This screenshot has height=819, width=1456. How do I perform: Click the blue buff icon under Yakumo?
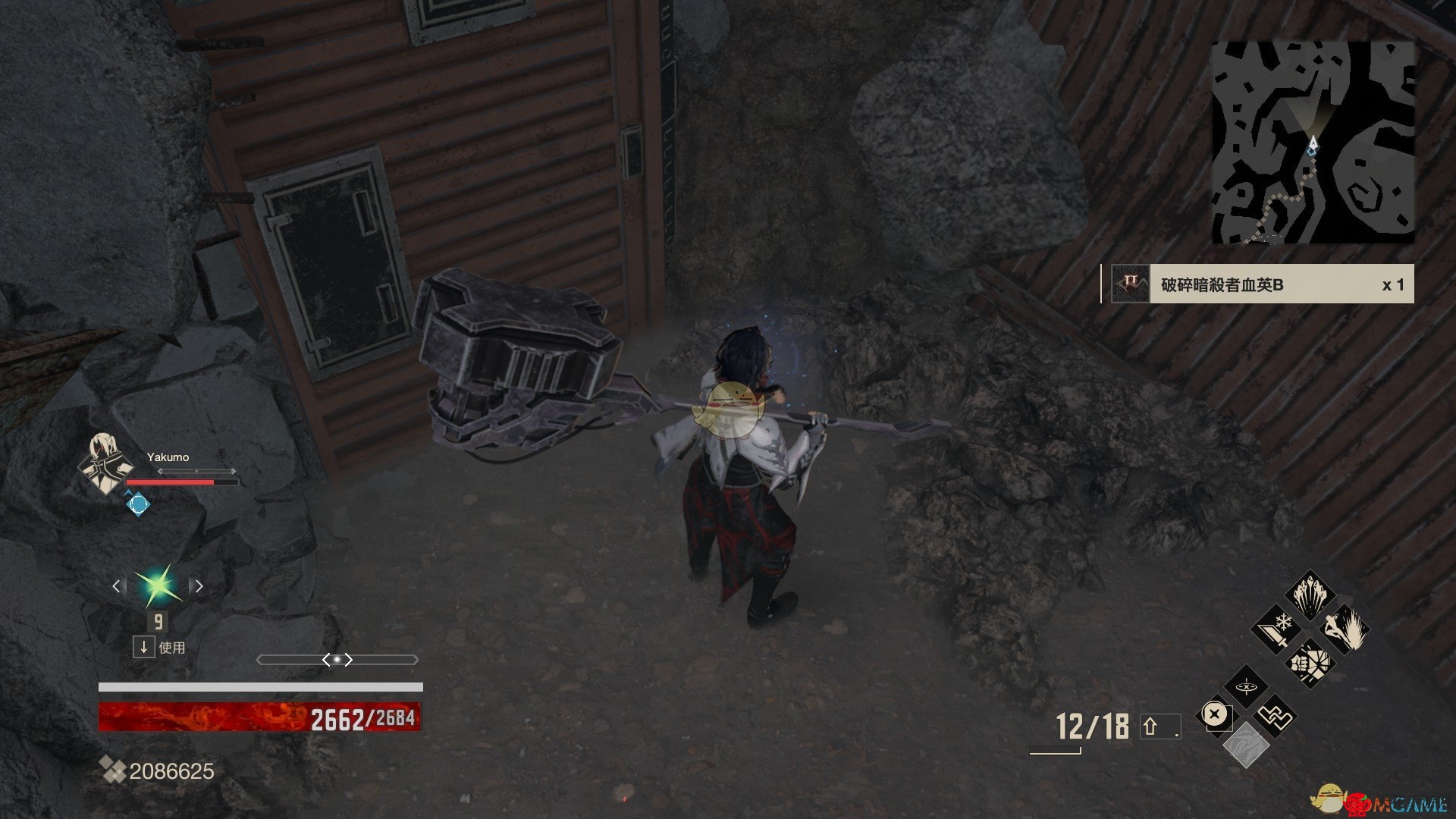coord(137,504)
